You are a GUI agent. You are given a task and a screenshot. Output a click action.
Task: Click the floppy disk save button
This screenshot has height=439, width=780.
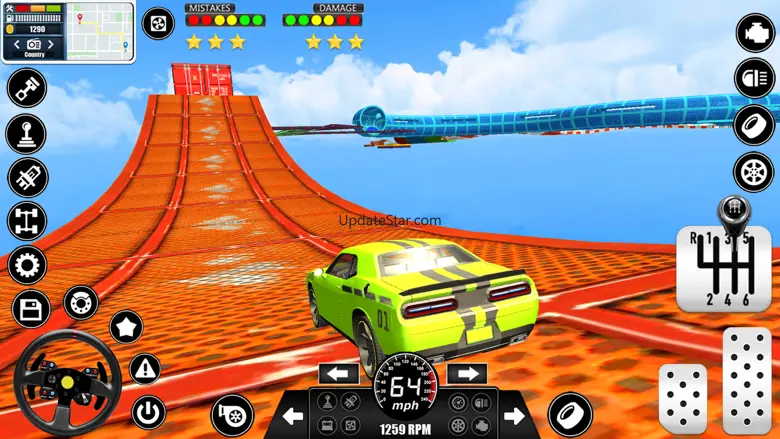click(31, 308)
